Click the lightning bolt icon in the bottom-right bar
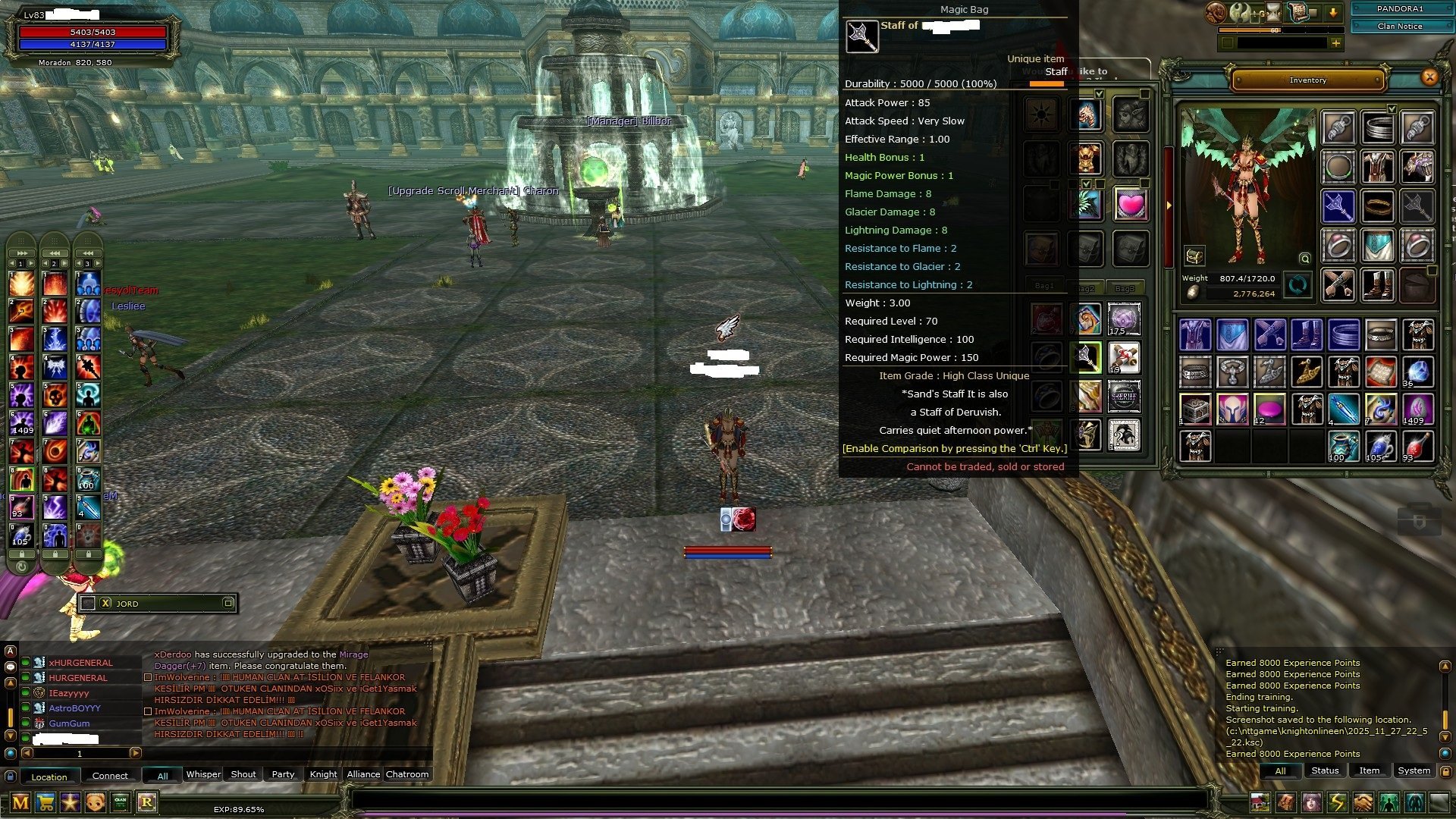This screenshot has height=819, width=1456. tap(1338, 802)
